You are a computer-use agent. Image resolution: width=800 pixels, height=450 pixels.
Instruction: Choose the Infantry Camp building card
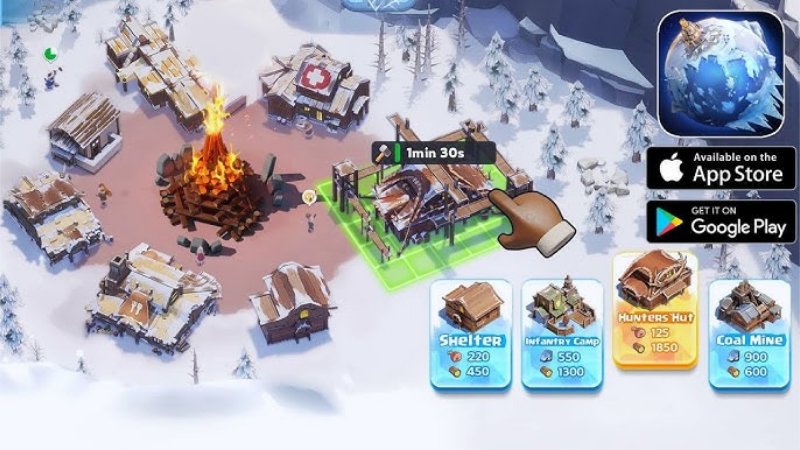561,332
